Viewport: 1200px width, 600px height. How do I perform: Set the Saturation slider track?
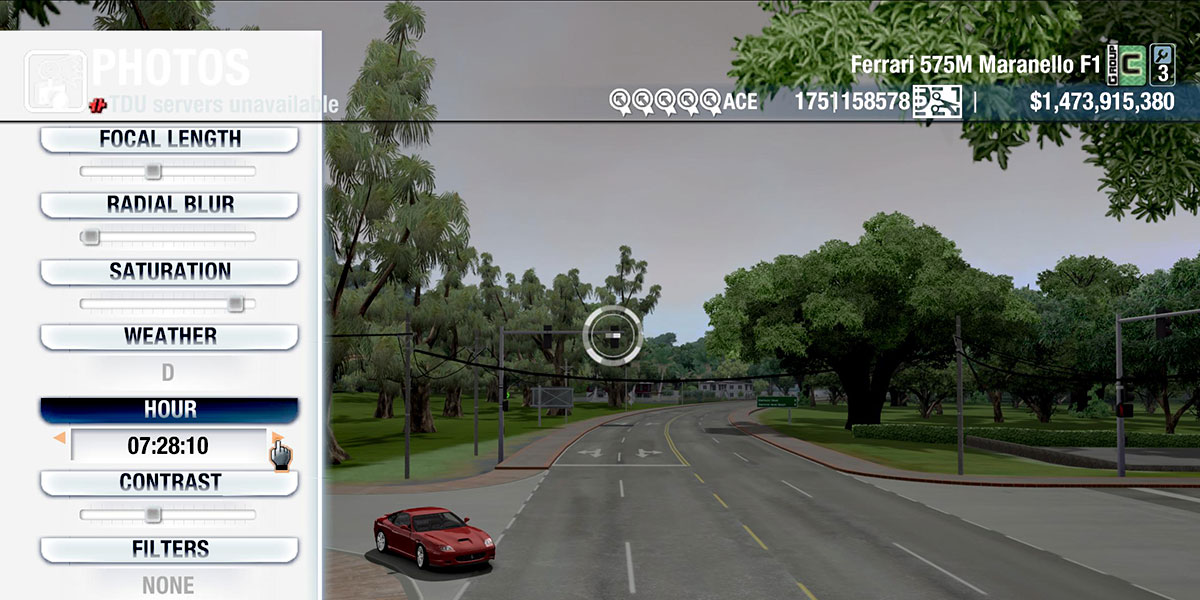(x=168, y=303)
